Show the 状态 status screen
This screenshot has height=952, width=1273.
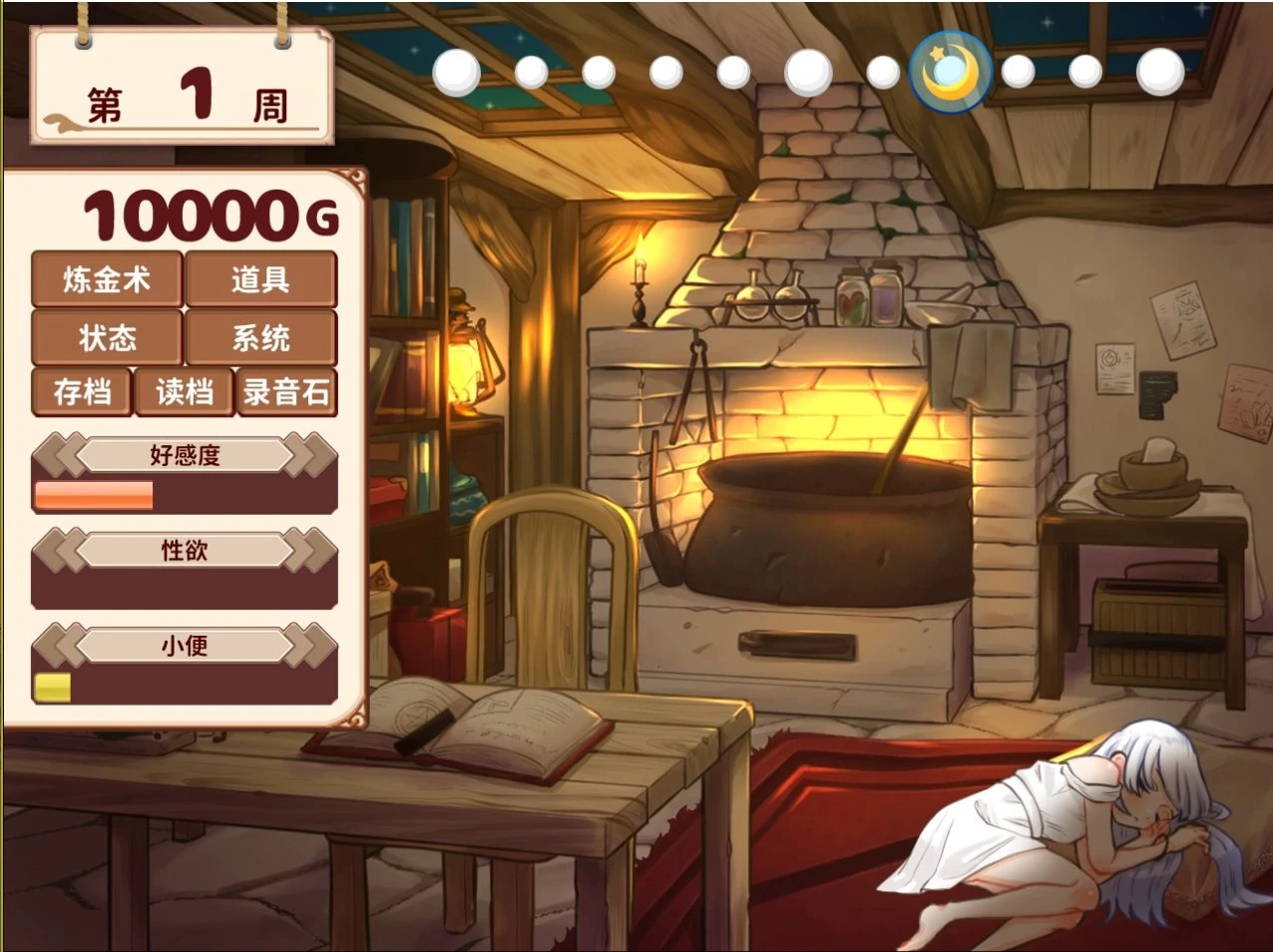107,338
